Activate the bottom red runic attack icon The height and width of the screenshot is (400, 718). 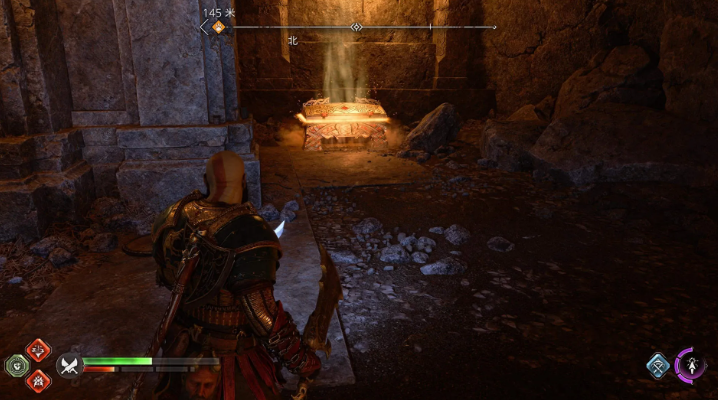coord(37,379)
